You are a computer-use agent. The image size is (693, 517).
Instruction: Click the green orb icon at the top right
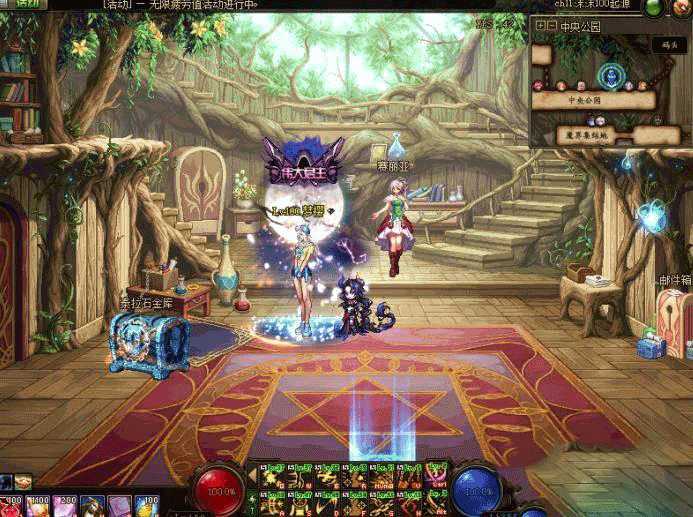(x=654, y=7)
